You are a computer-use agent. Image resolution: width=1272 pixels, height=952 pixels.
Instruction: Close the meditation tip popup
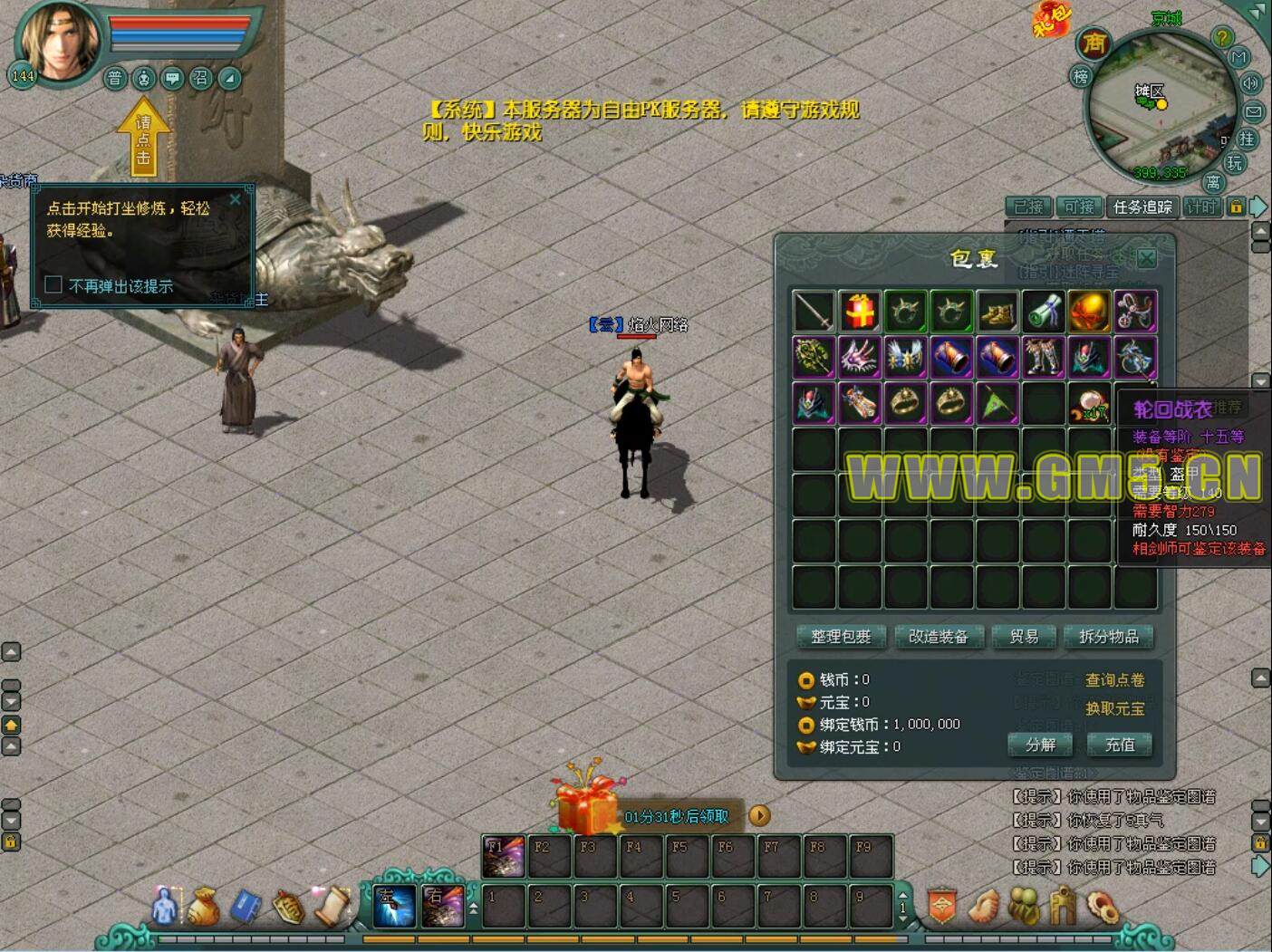coord(236,199)
